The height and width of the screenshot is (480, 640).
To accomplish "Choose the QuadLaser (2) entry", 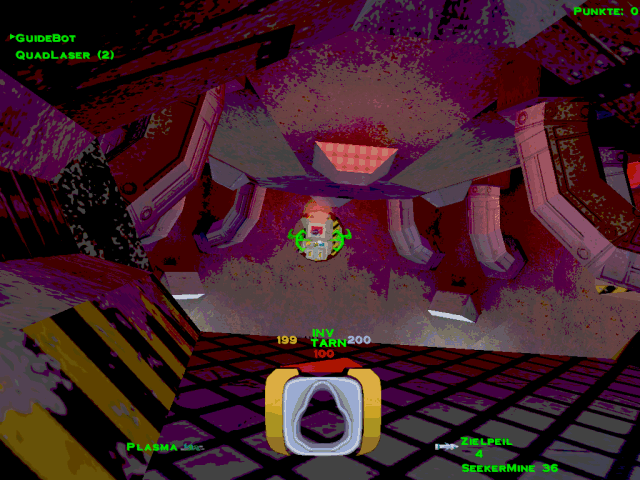I will click(x=64, y=55).
